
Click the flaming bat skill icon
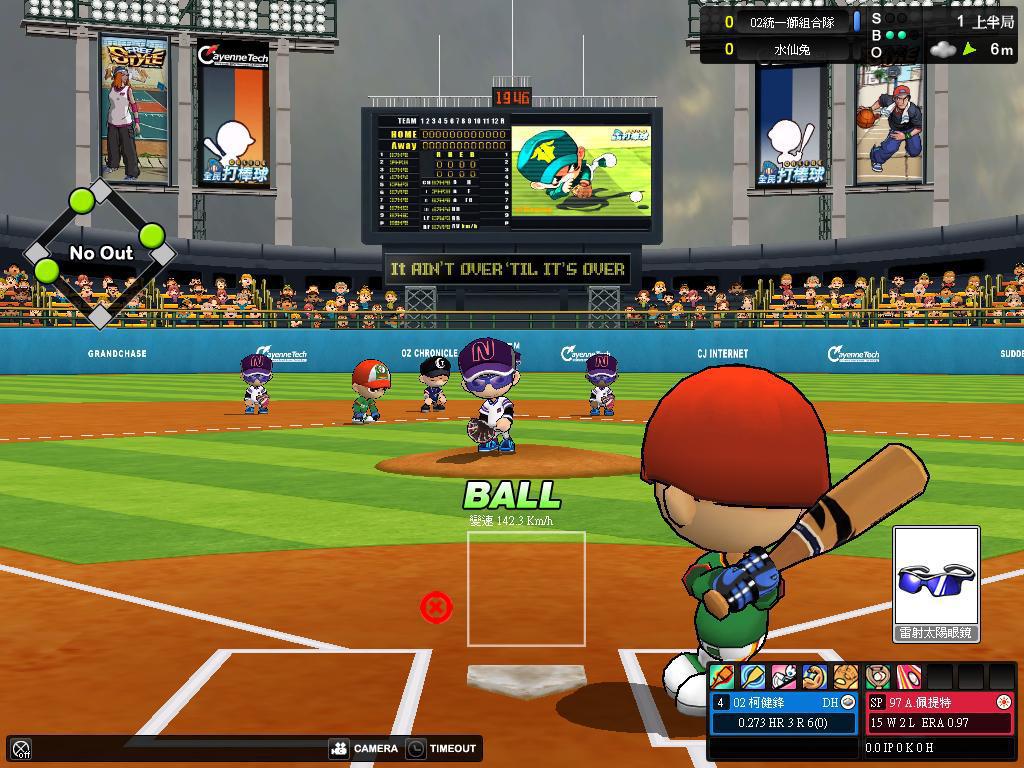(721, 677)
